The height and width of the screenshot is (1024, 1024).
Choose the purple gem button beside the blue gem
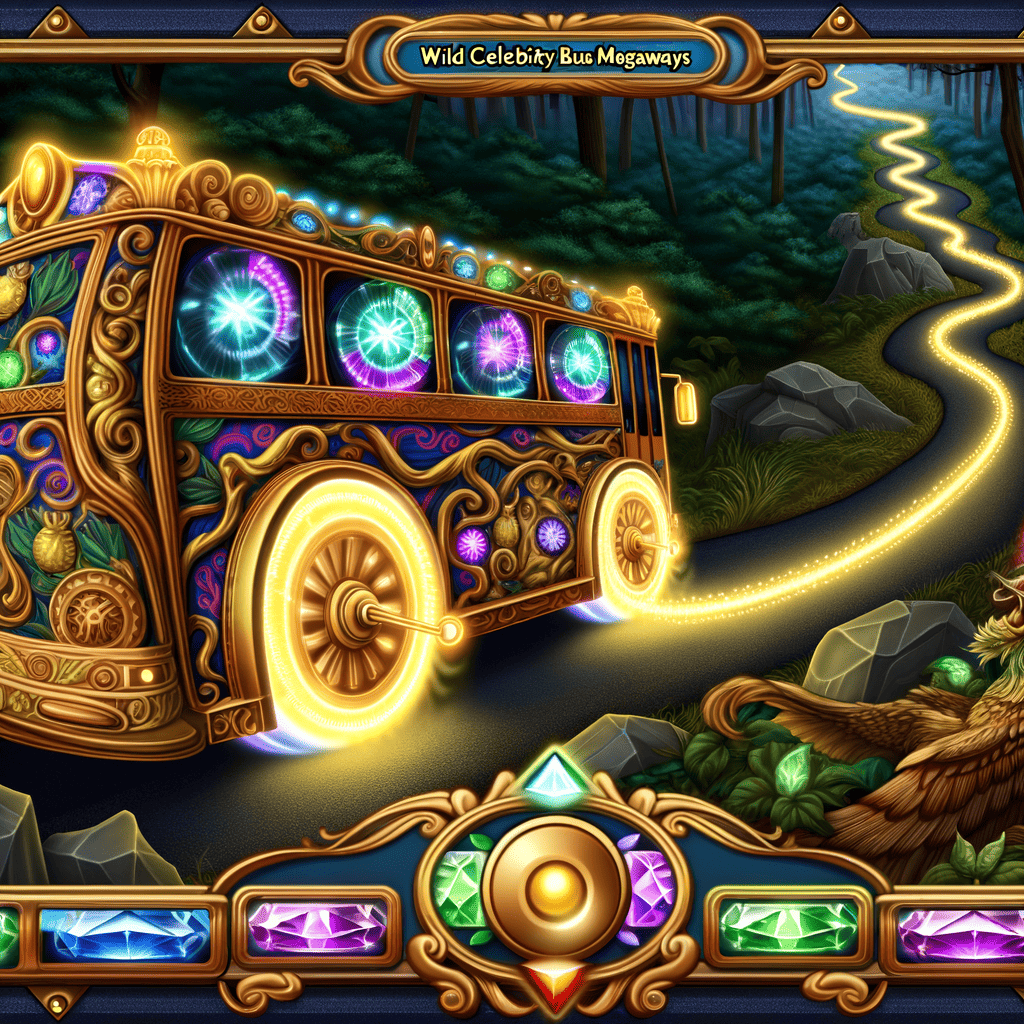coord(317,928)
